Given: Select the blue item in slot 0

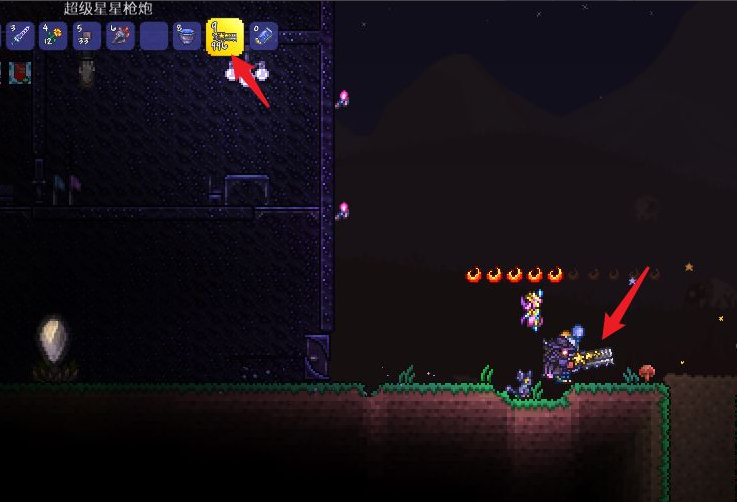Looking at the screenshot, I should [x=263, y=37].
